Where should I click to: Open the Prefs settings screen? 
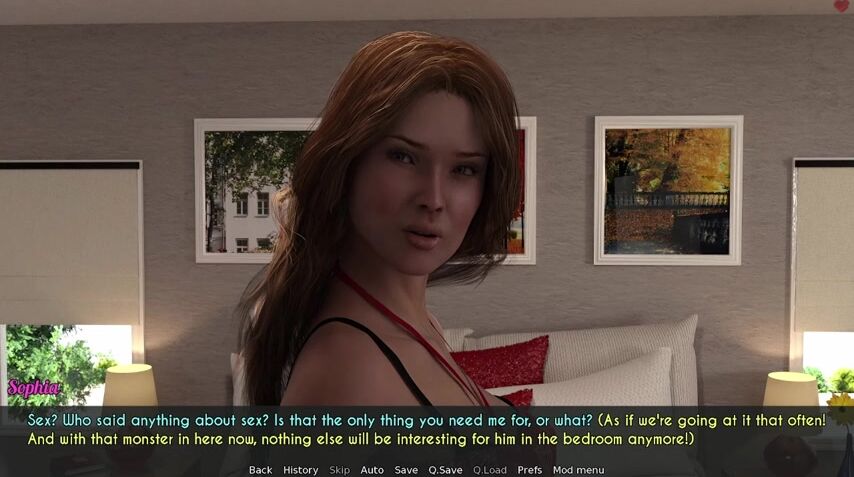click(530, 470)
